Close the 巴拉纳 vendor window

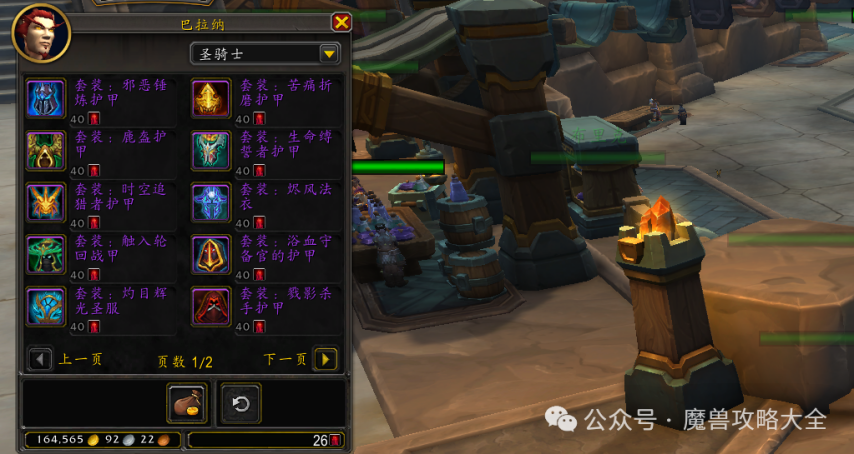tap(341, 22)
